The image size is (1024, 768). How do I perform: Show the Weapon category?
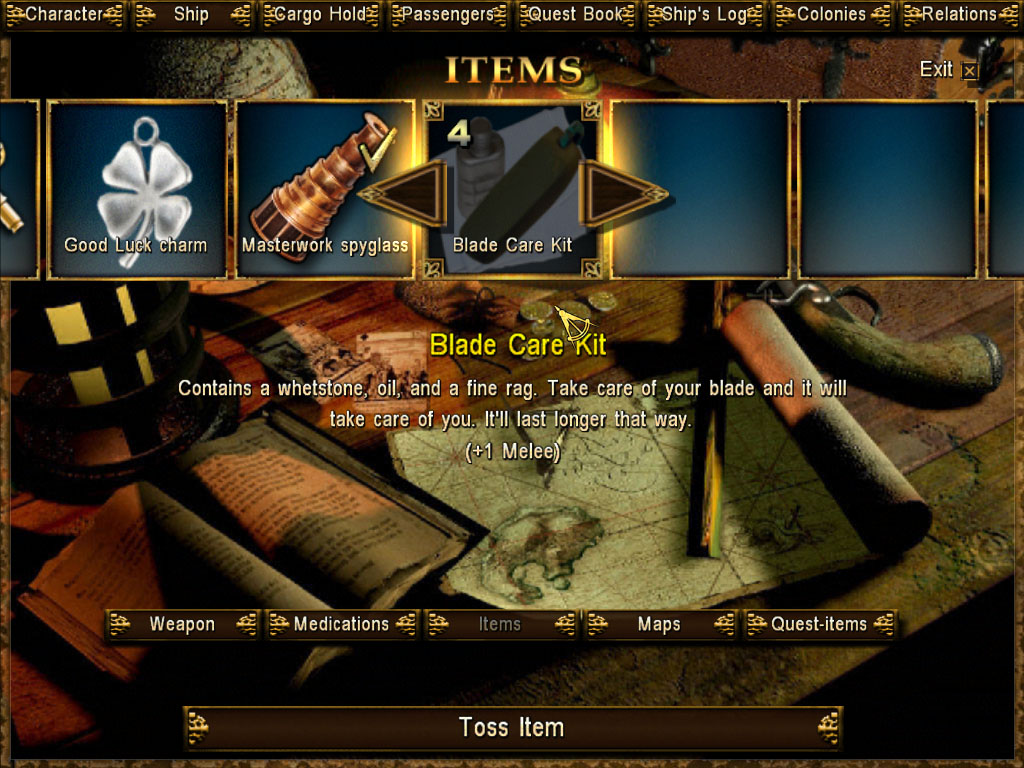pos(182,625)
